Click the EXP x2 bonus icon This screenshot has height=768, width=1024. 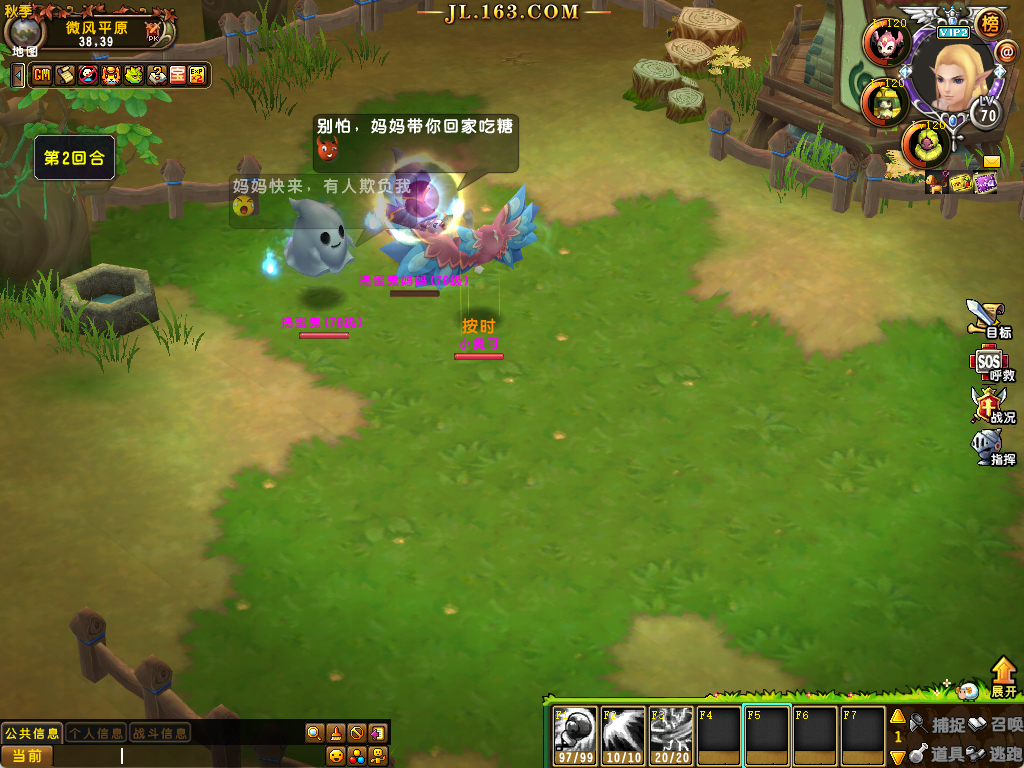[197, 75]
